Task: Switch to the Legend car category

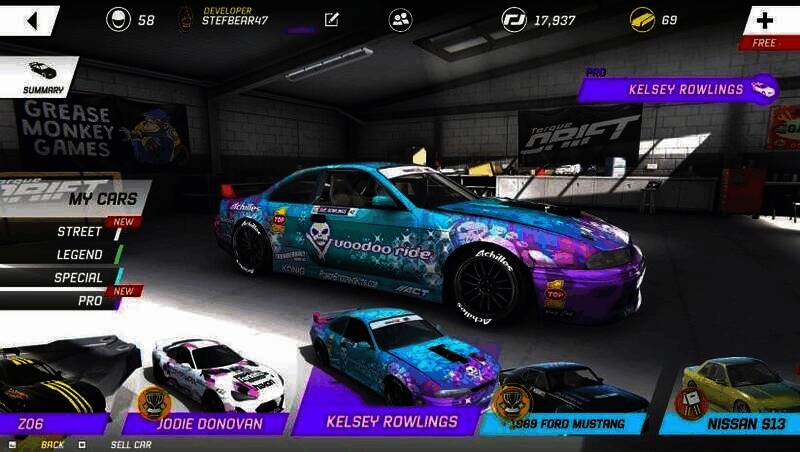Action: click(x=79, y=255)
